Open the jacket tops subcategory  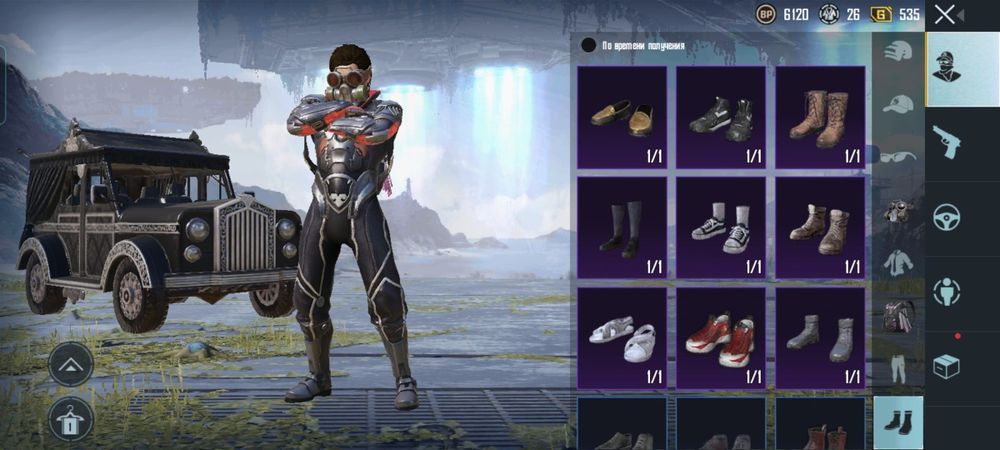click(x=898, y=263)
